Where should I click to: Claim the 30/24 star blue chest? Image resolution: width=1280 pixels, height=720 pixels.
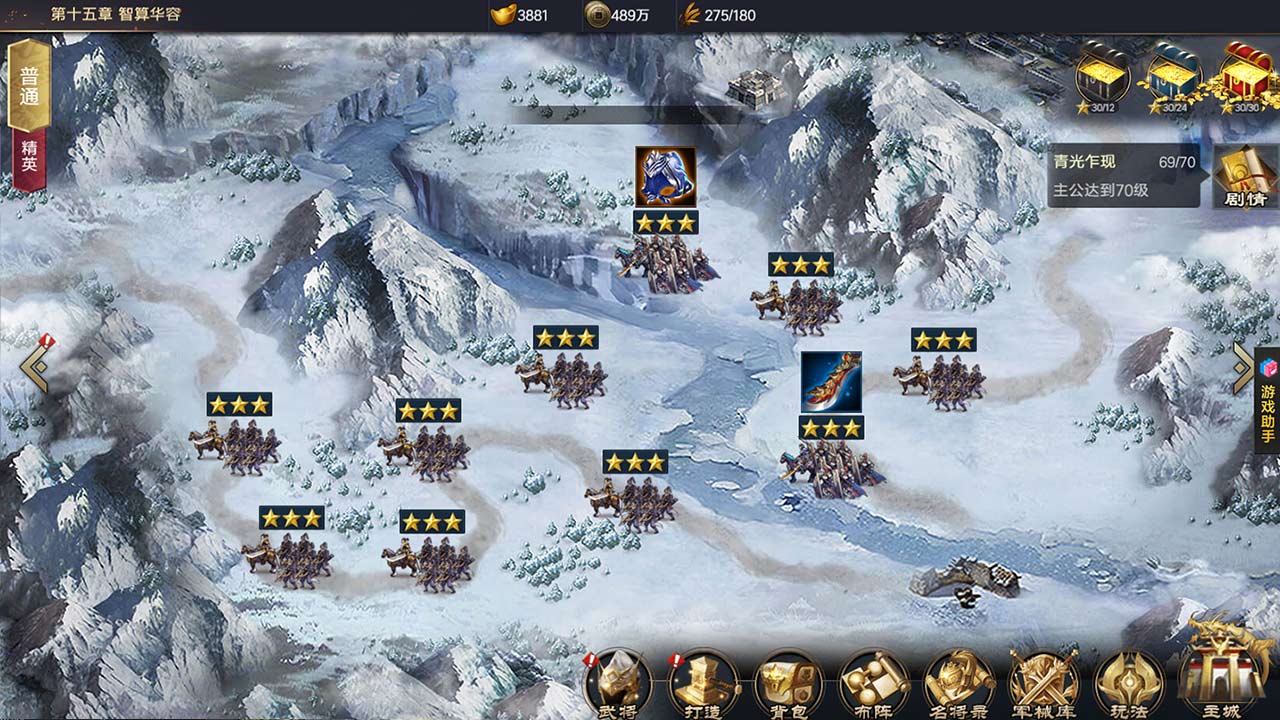point(1173,76)
